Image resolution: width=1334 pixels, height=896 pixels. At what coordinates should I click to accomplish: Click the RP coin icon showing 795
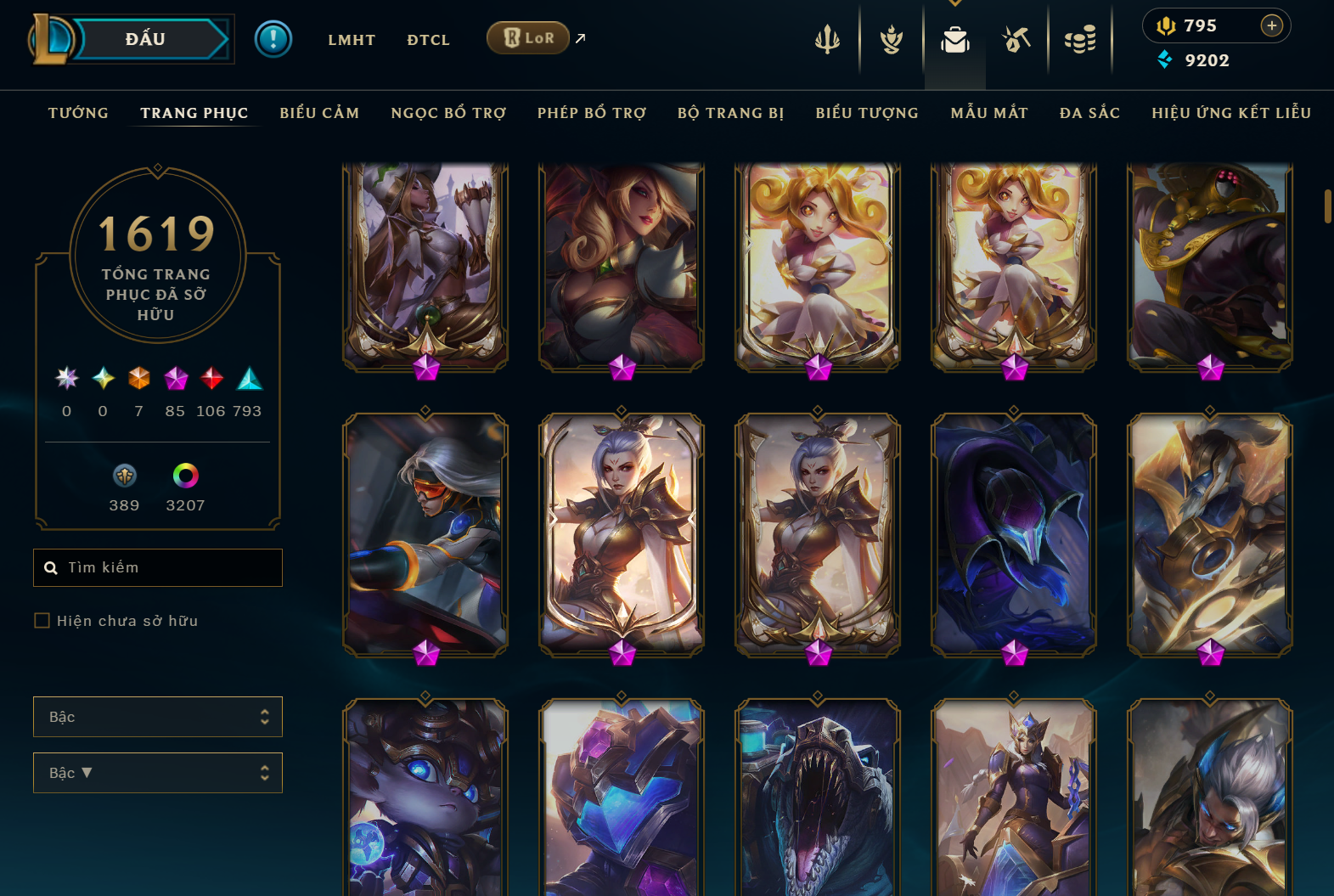point(1166,25)
